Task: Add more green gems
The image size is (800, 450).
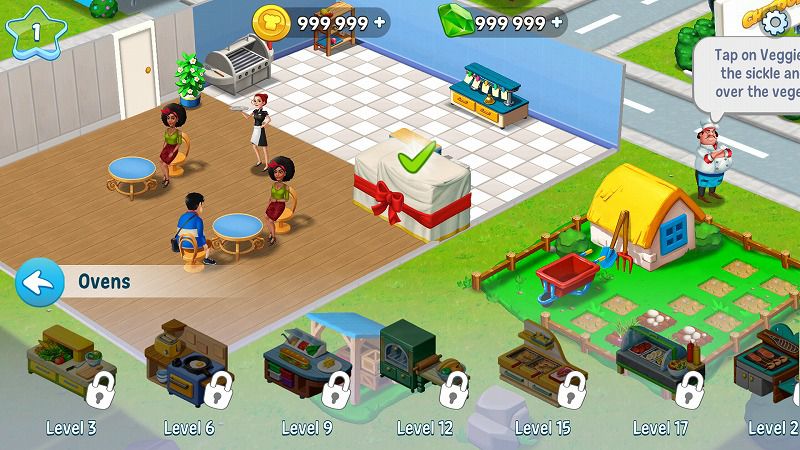Action: coord(556,22)
